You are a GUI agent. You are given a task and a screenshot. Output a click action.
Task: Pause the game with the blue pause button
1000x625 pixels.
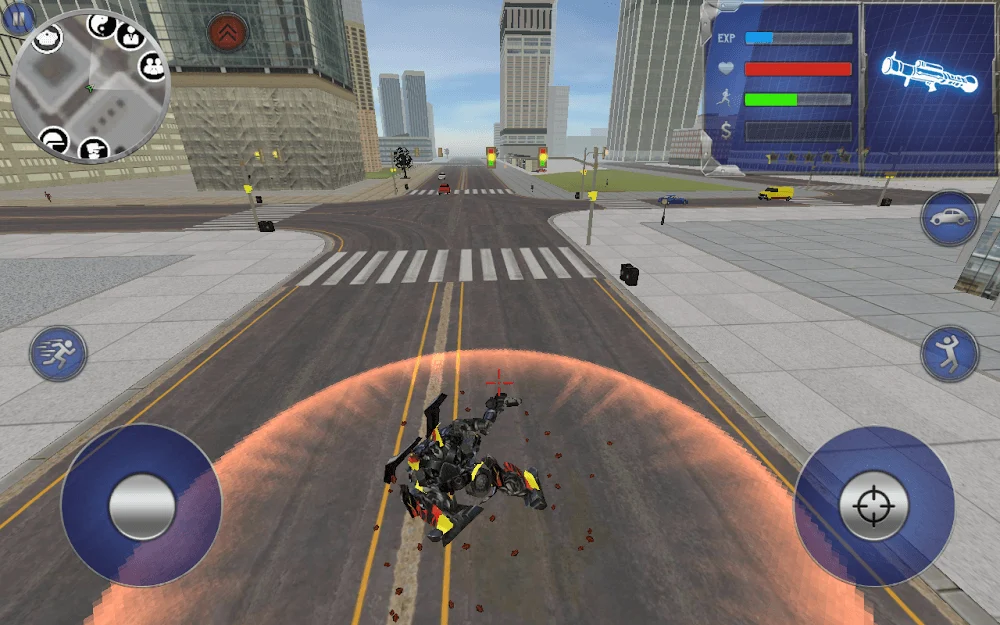[x=19, y=17]
